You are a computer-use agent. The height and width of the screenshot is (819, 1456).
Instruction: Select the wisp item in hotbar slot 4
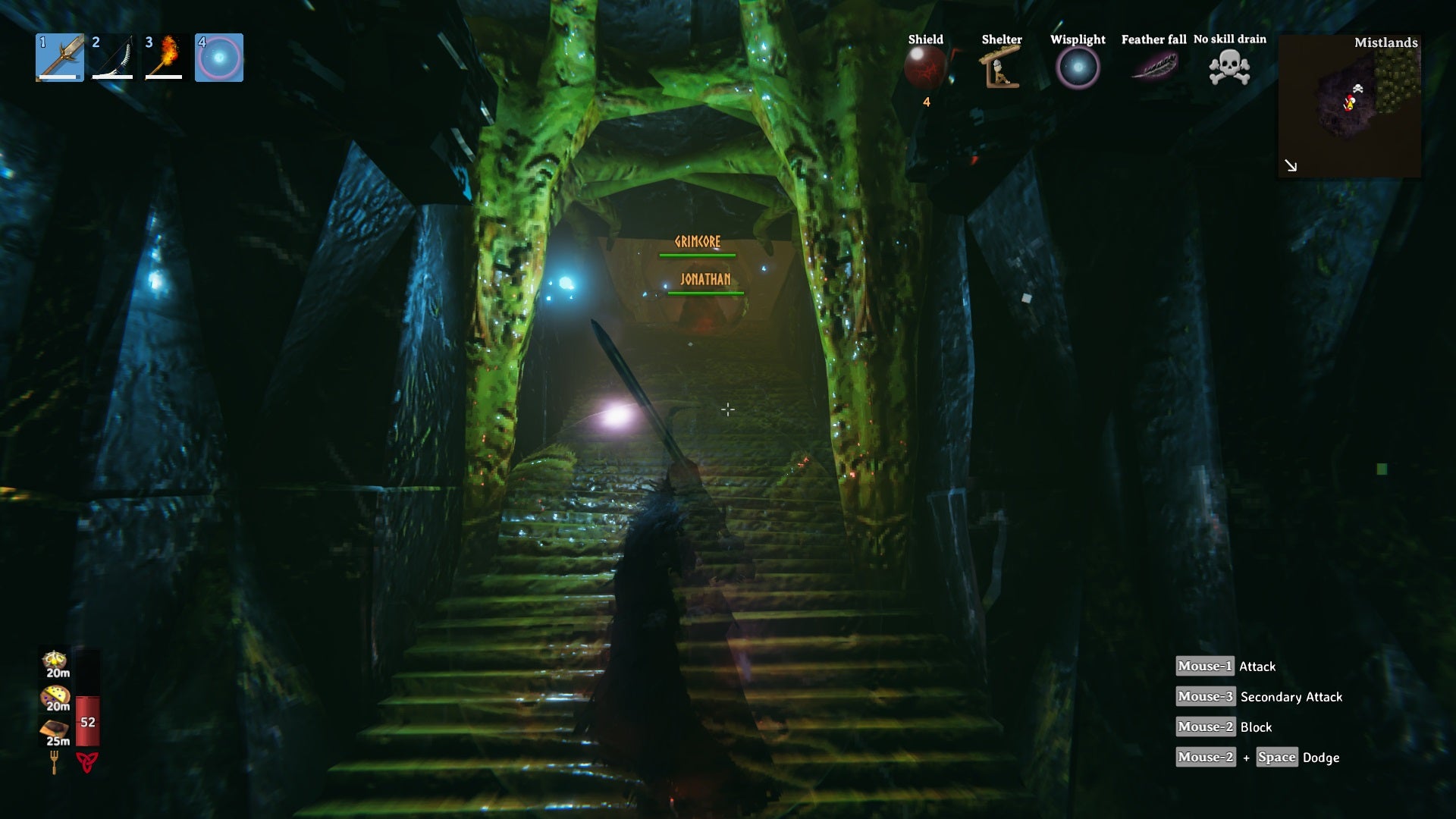tap(219, 58)
